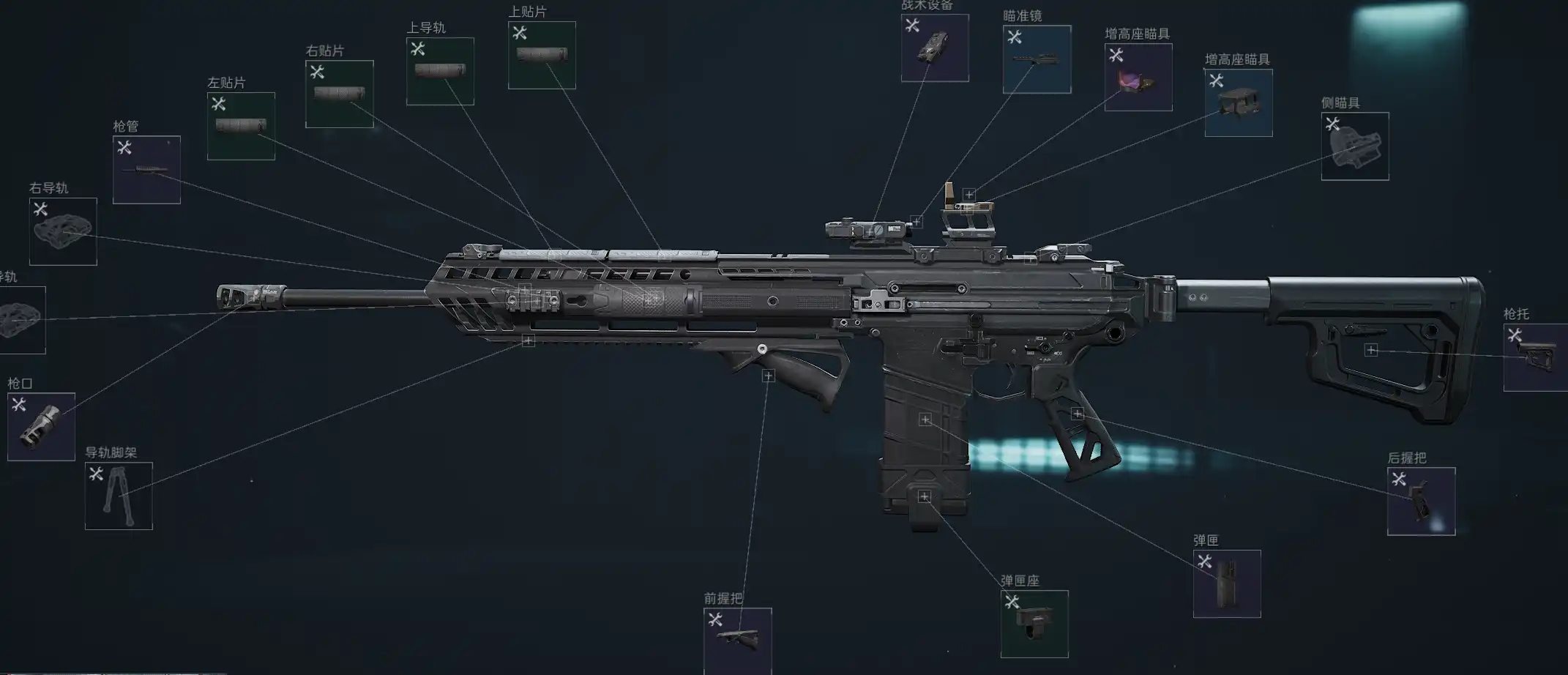The image size is (1568, 675).
Task: Select the 左贴片 left panel slot
Action: [x=241, y=126]
